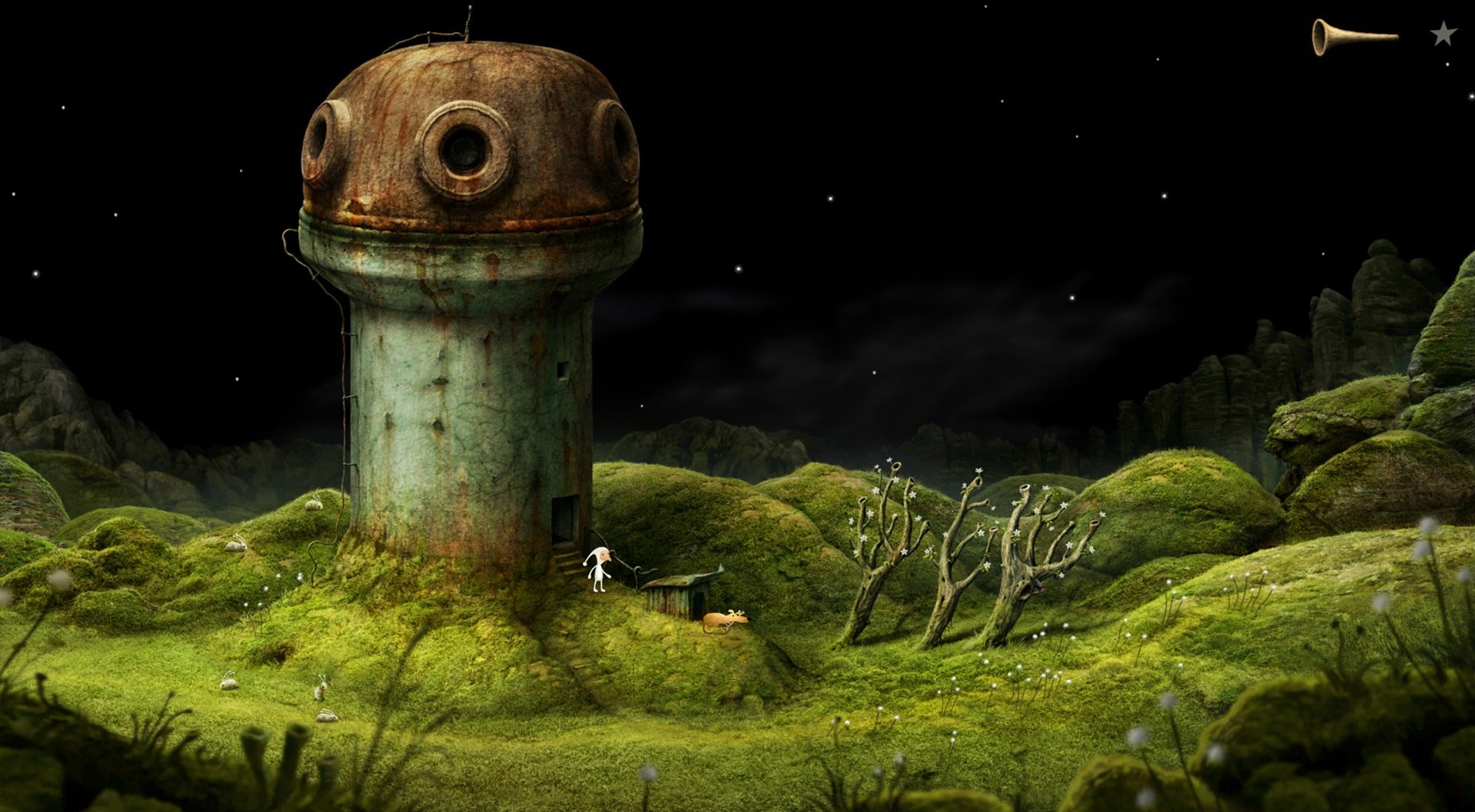1475x812 pixels.
Task: Open the star menu button
Action: pos(1442,35)
